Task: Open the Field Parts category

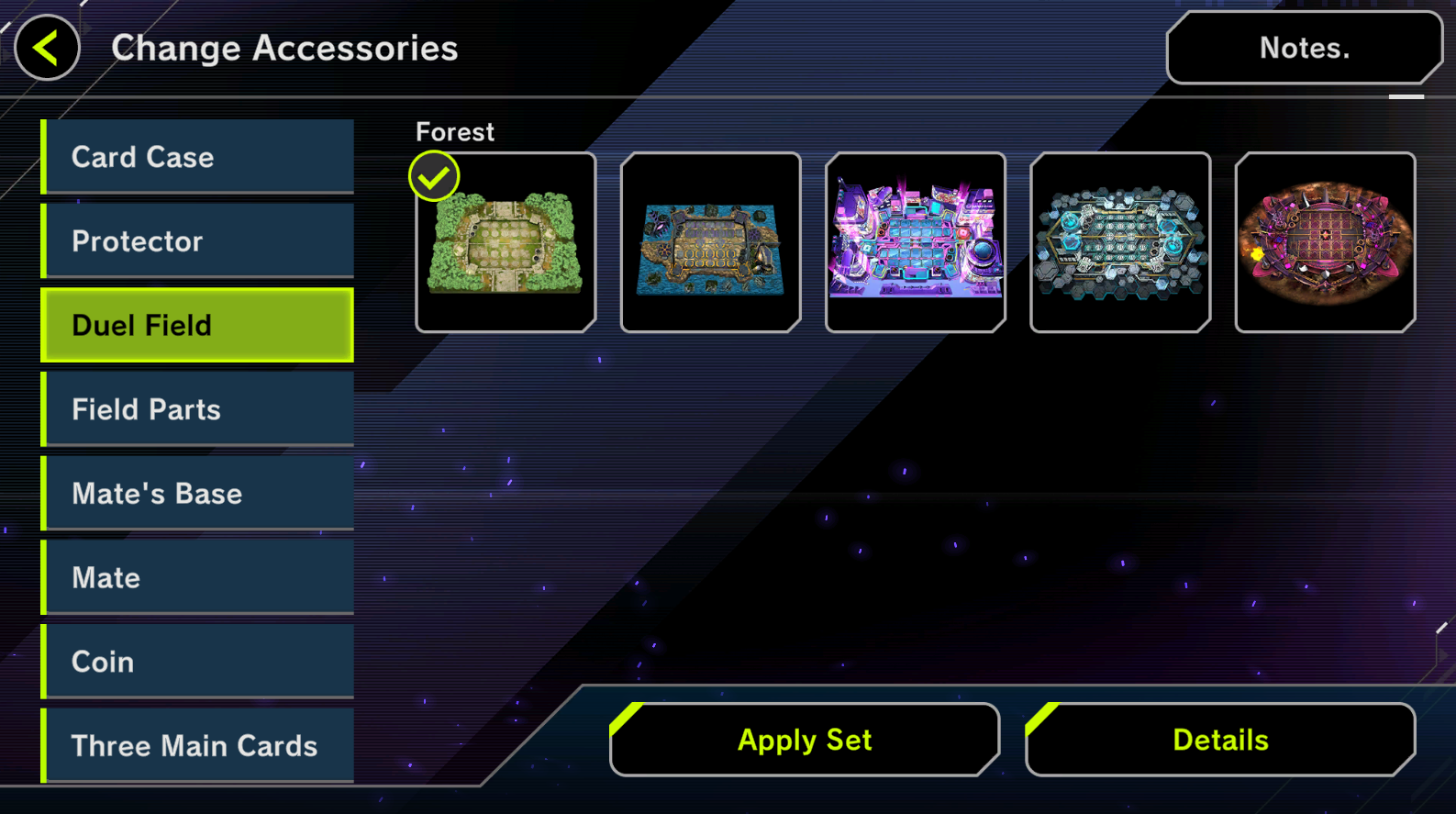Action: click(x=198, y=409)
